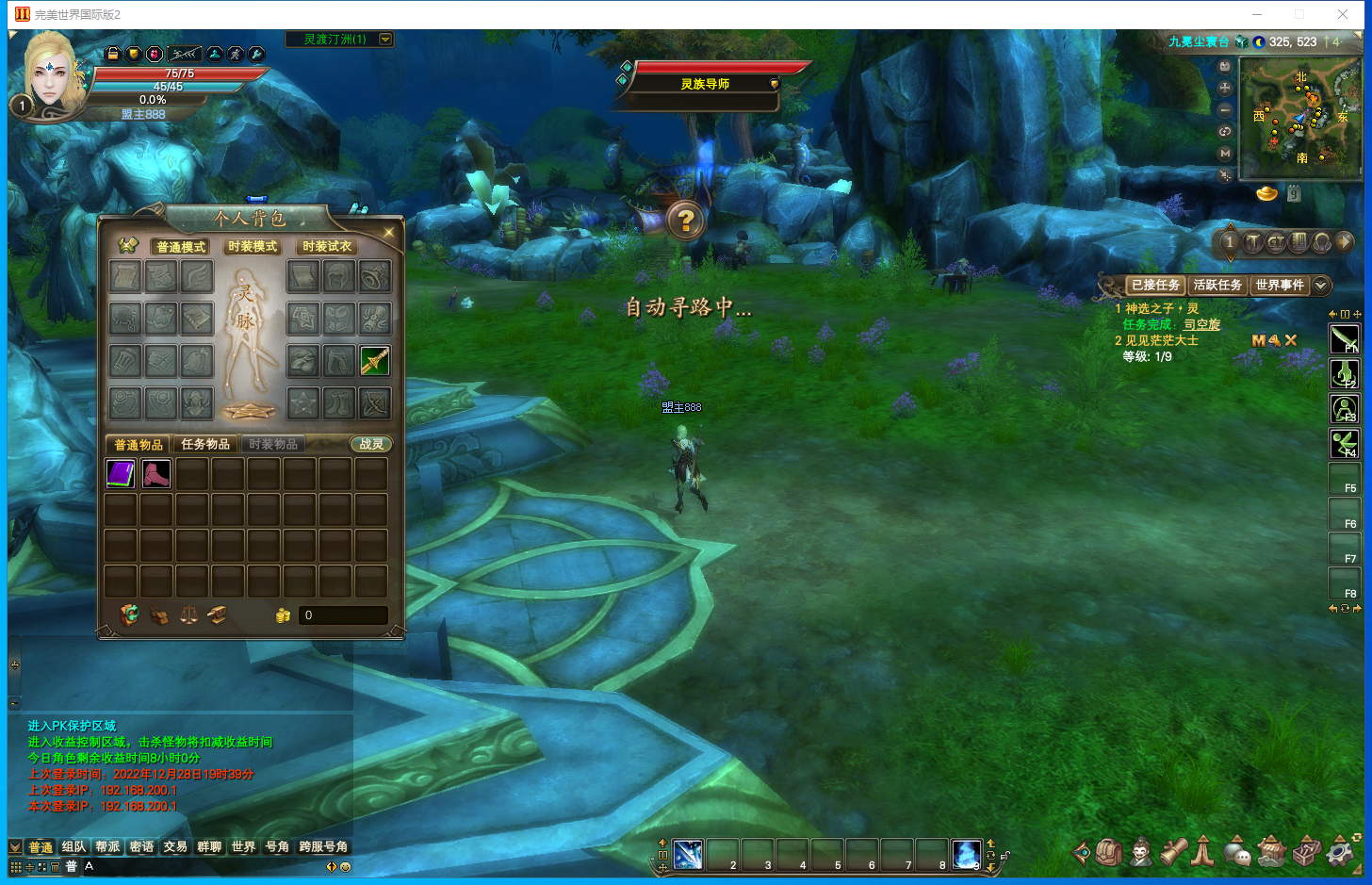Click the equipped sword weapon slot
The width and height of the screenshot is (1372, 885).
(375, 361)
